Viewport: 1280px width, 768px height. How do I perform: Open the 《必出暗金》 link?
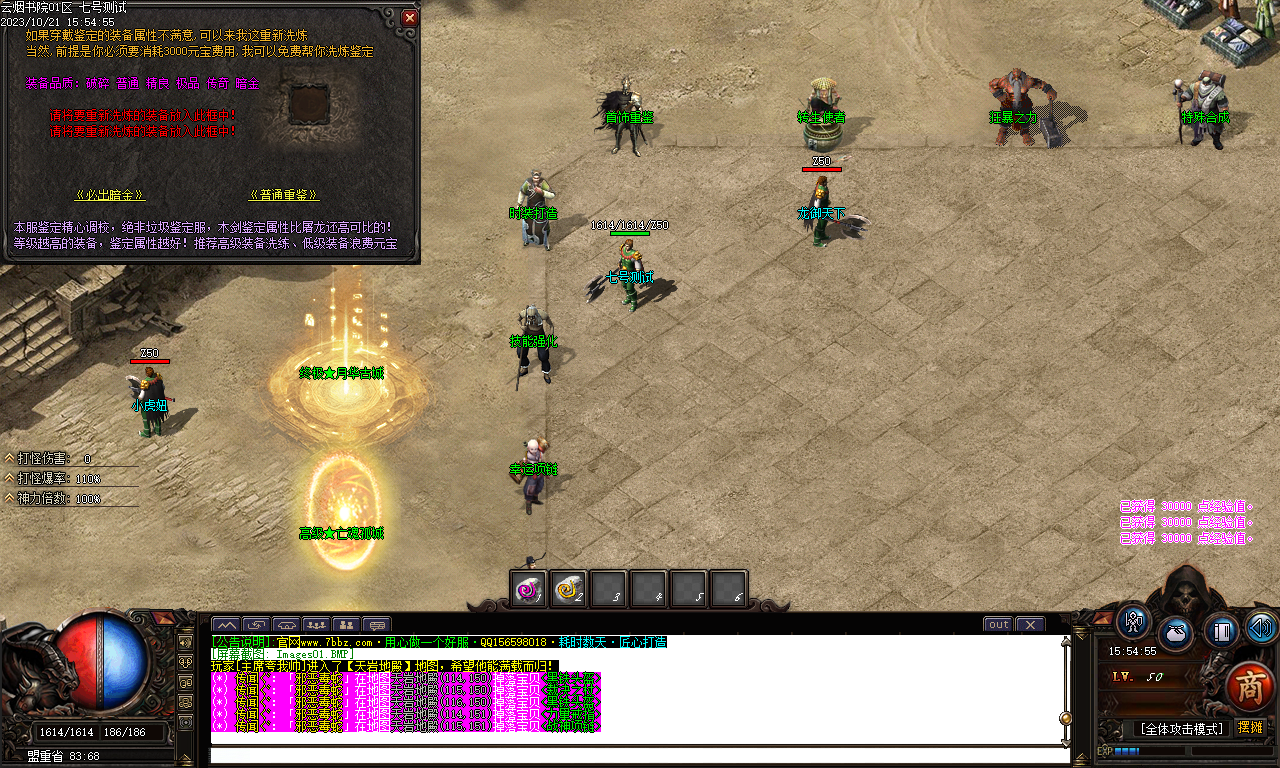[109, 193]
